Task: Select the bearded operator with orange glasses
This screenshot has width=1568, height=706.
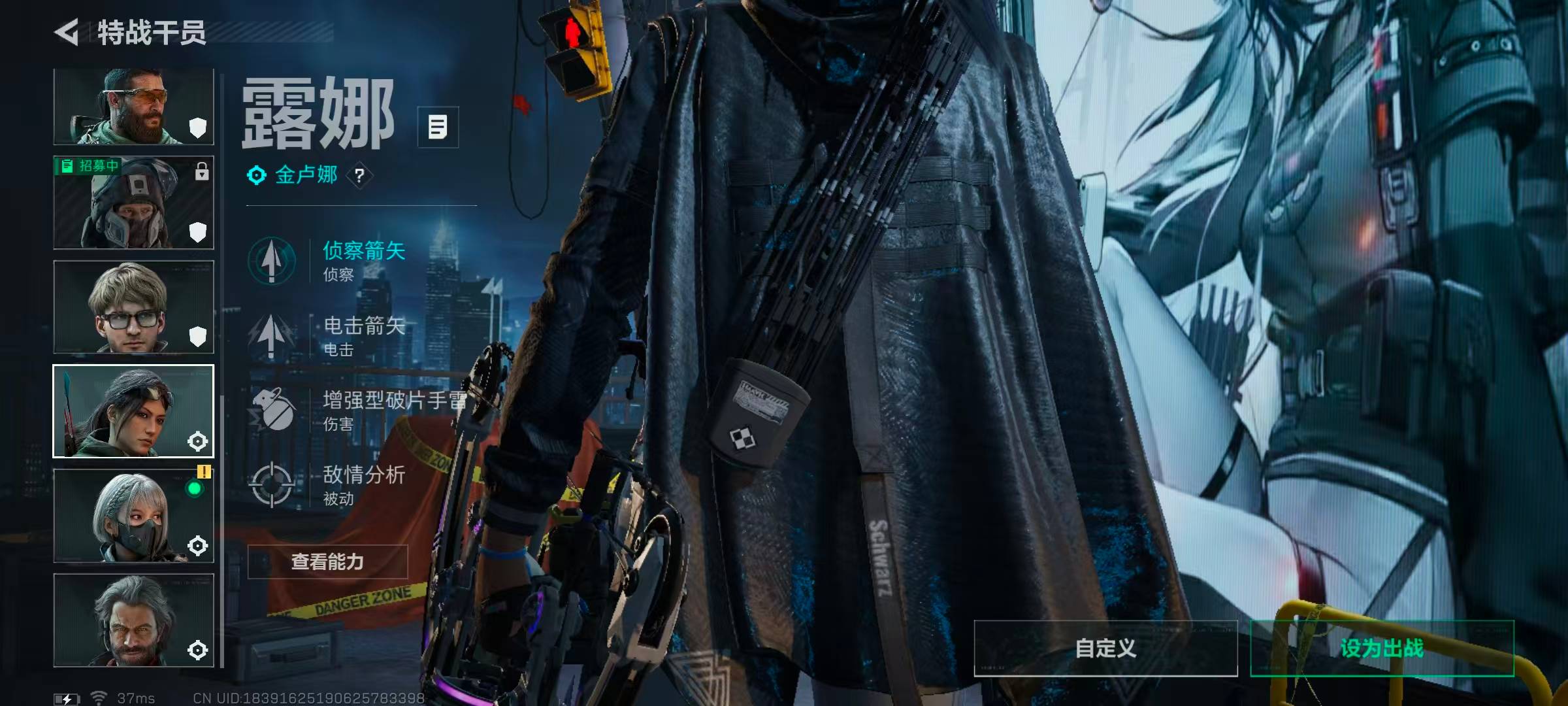Action: click(133, 107)
